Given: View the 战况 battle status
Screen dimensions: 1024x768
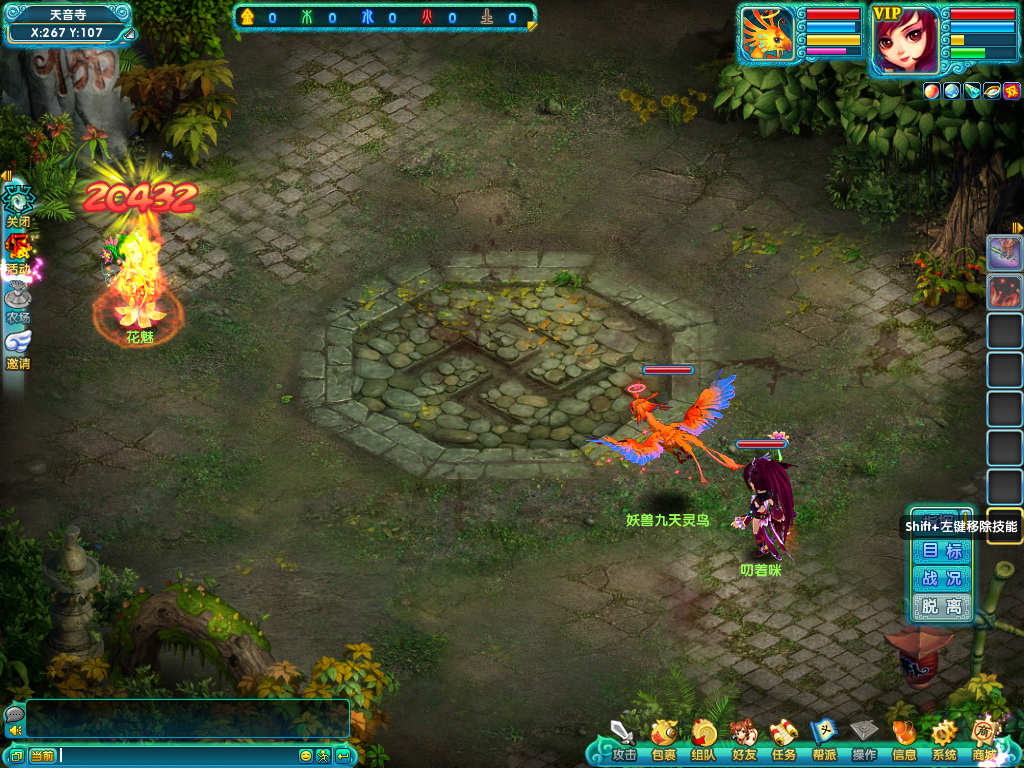Looking at the screenshot, I should click(942, 579).
